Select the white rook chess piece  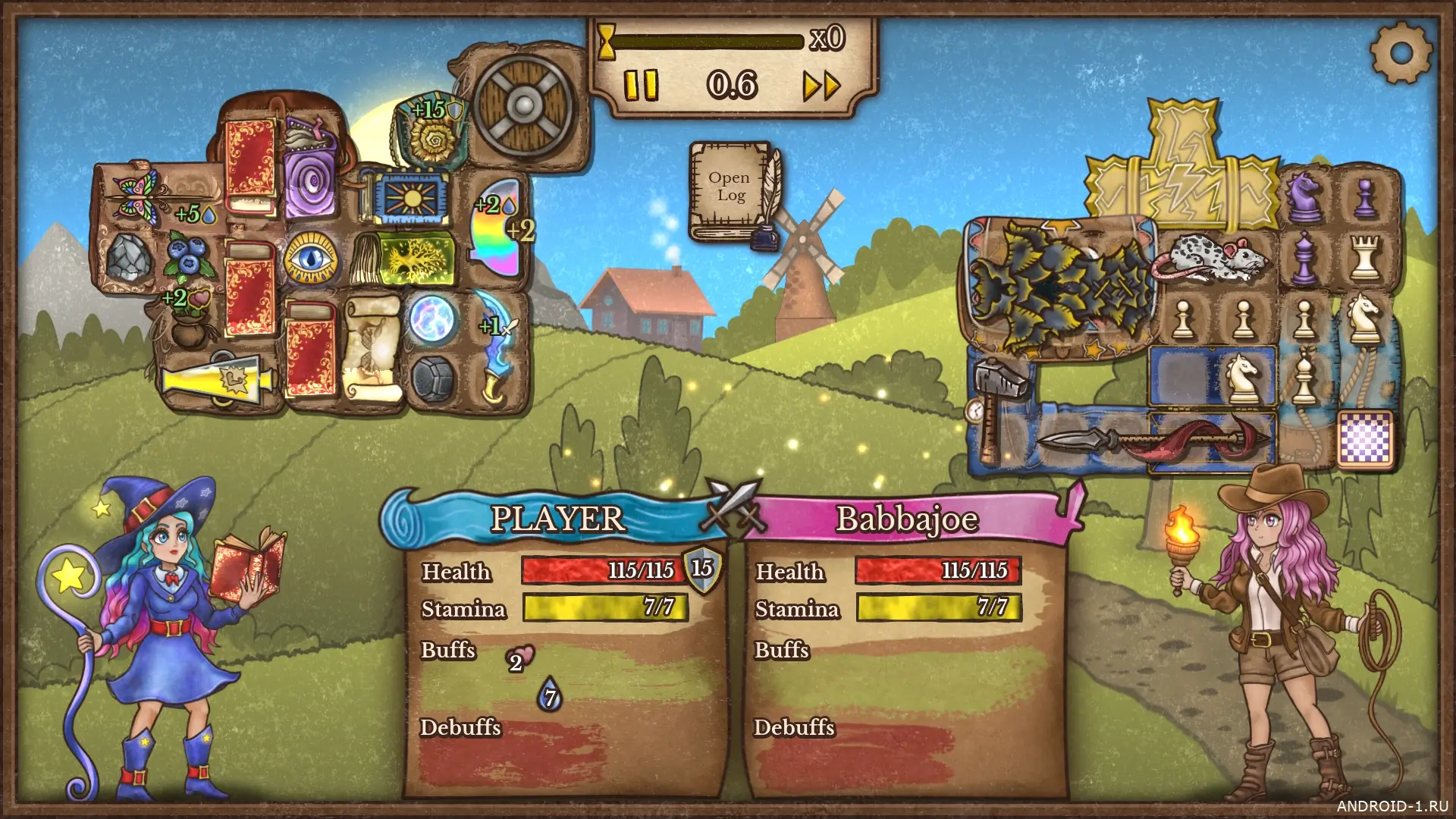[1364, 256]
